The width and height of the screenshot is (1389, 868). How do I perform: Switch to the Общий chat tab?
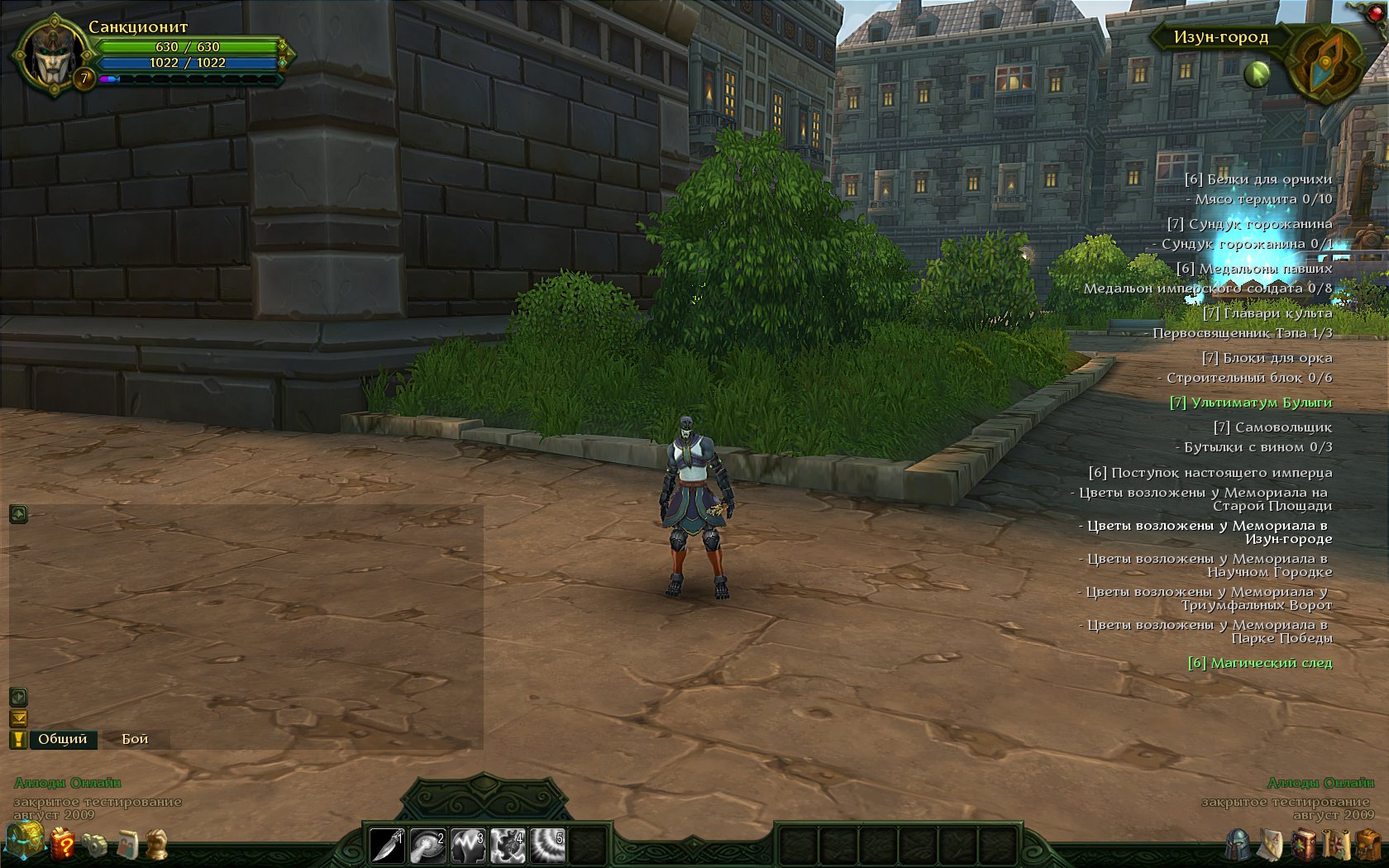[62, 739]
